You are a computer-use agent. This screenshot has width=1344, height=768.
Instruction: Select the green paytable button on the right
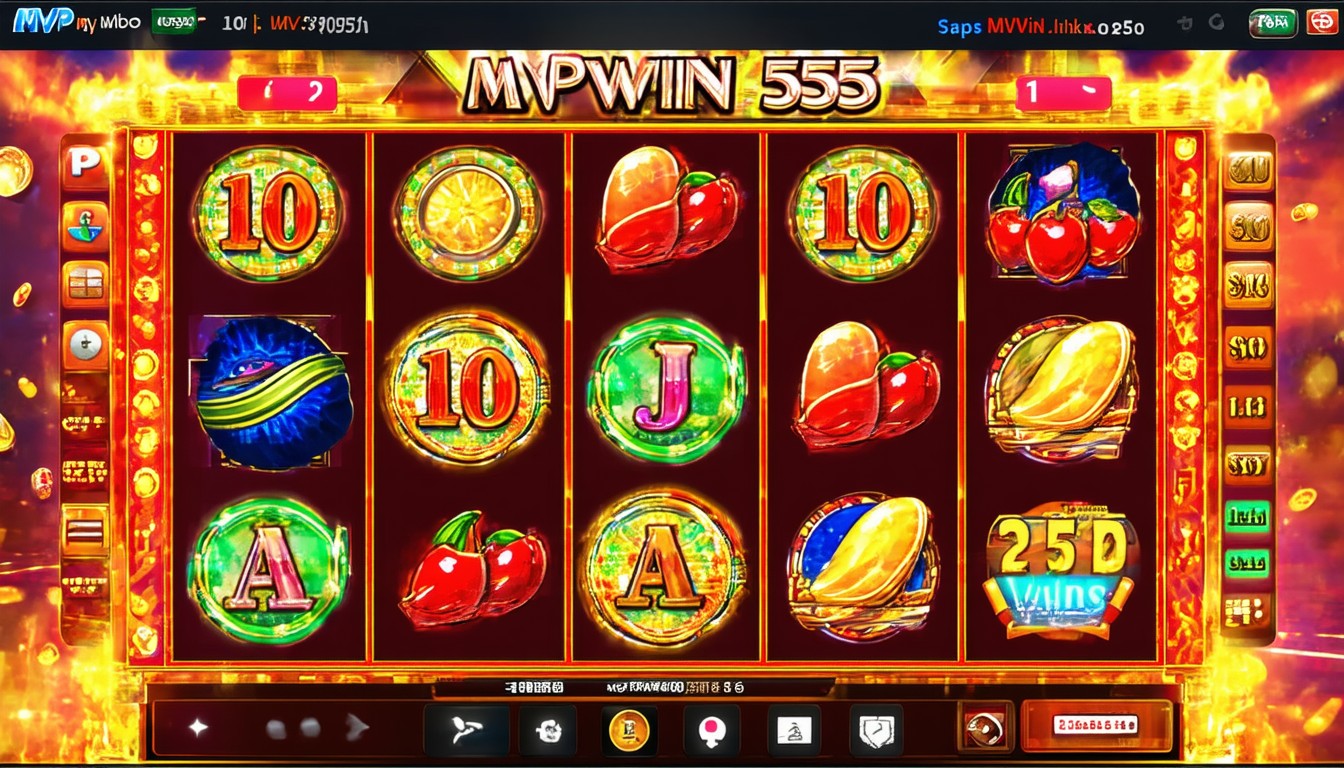pos(1247,516)
